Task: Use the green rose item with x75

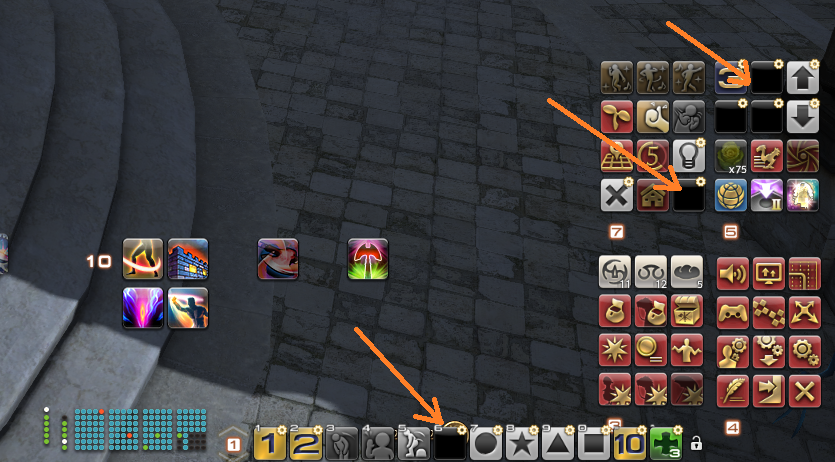Action: click(733, 155)
